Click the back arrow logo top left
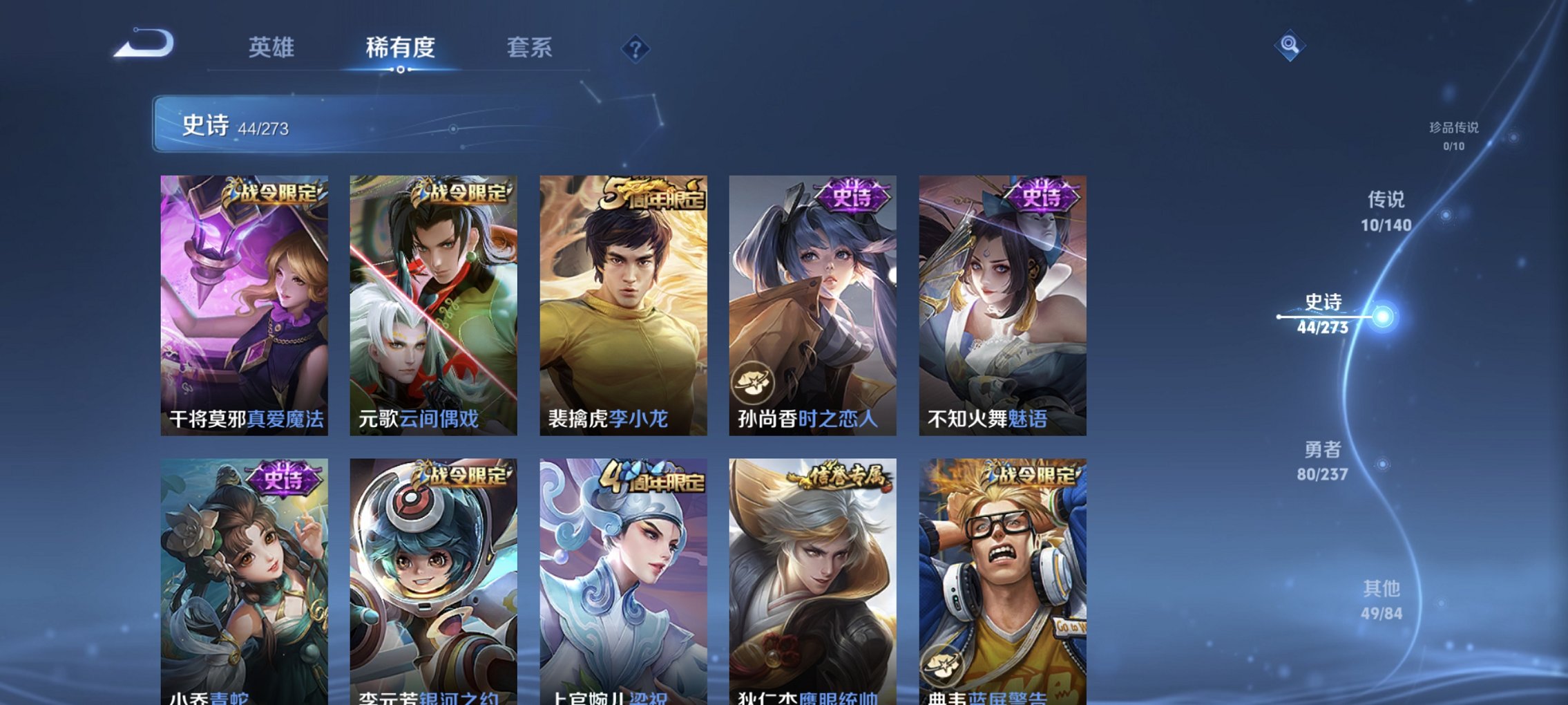The image size is (1568, 705). pyautogui.click(x=143, y=47)
